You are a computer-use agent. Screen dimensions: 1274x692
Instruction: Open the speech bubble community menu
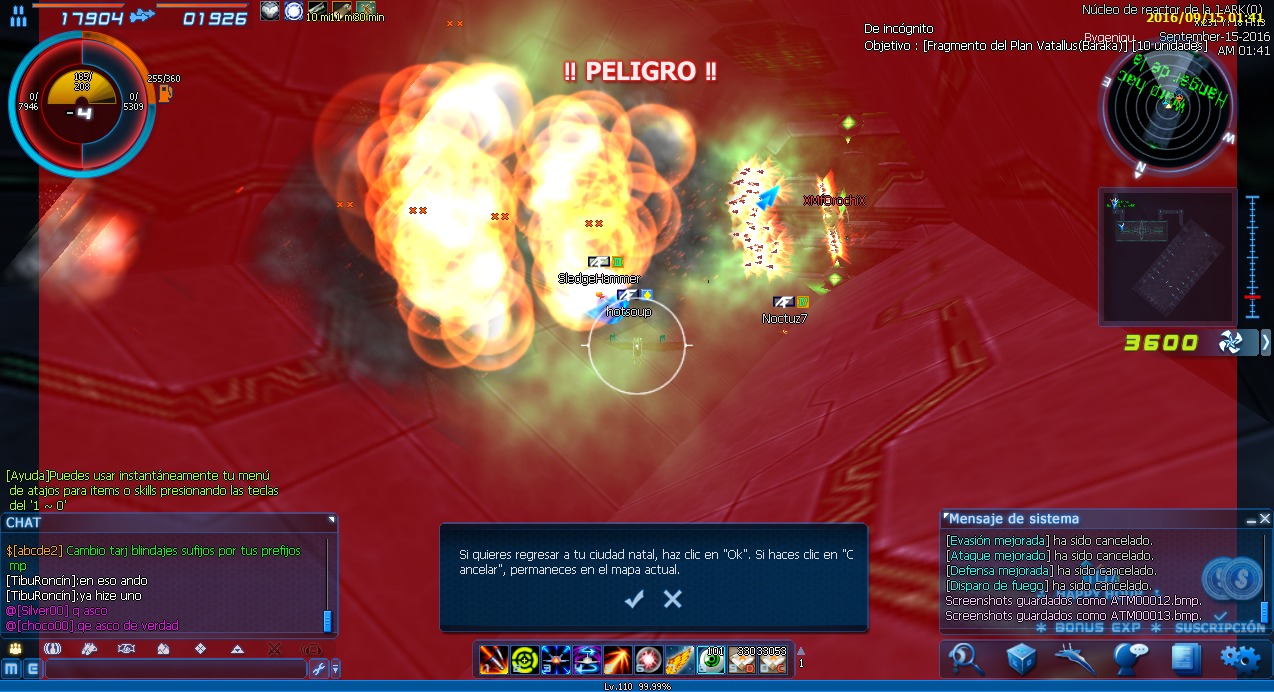pyautogui.click(x=1130, y=658)
